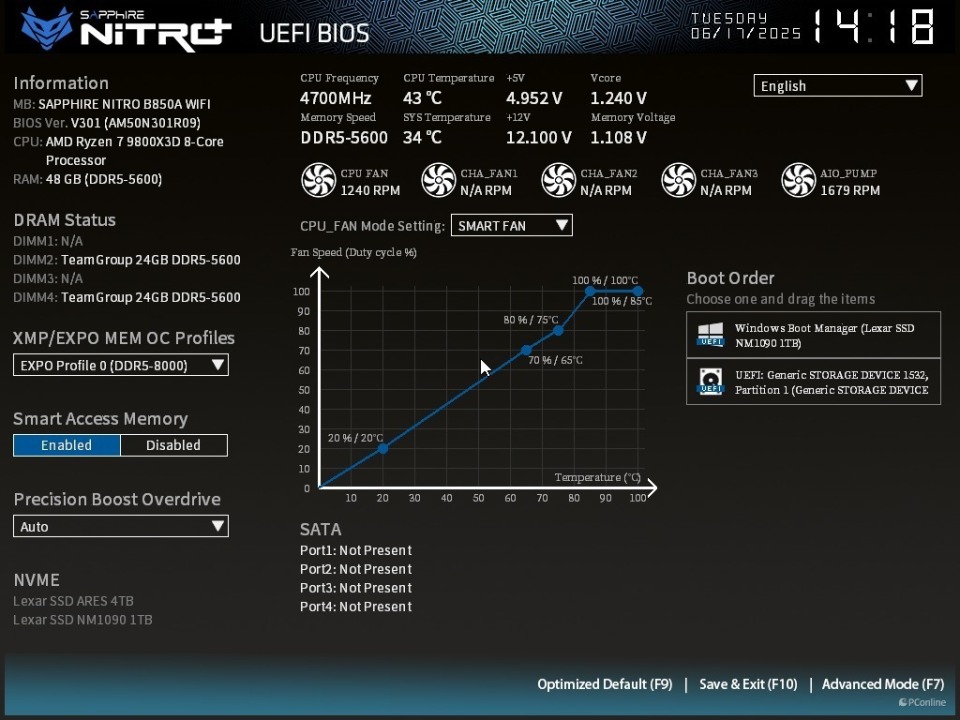Open the EXPO Profile 0 memory dropdown
The width and height of the screenshot is (960, 720).
(x=120, y=365)
